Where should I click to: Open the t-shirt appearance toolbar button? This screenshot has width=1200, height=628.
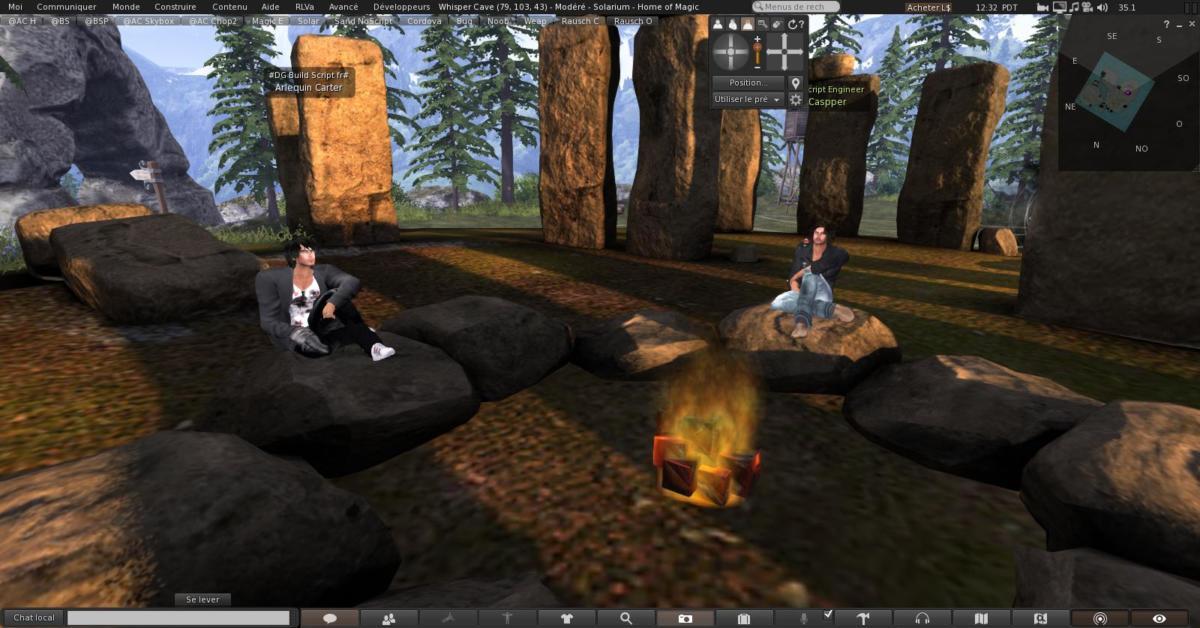tap(566, 619)
